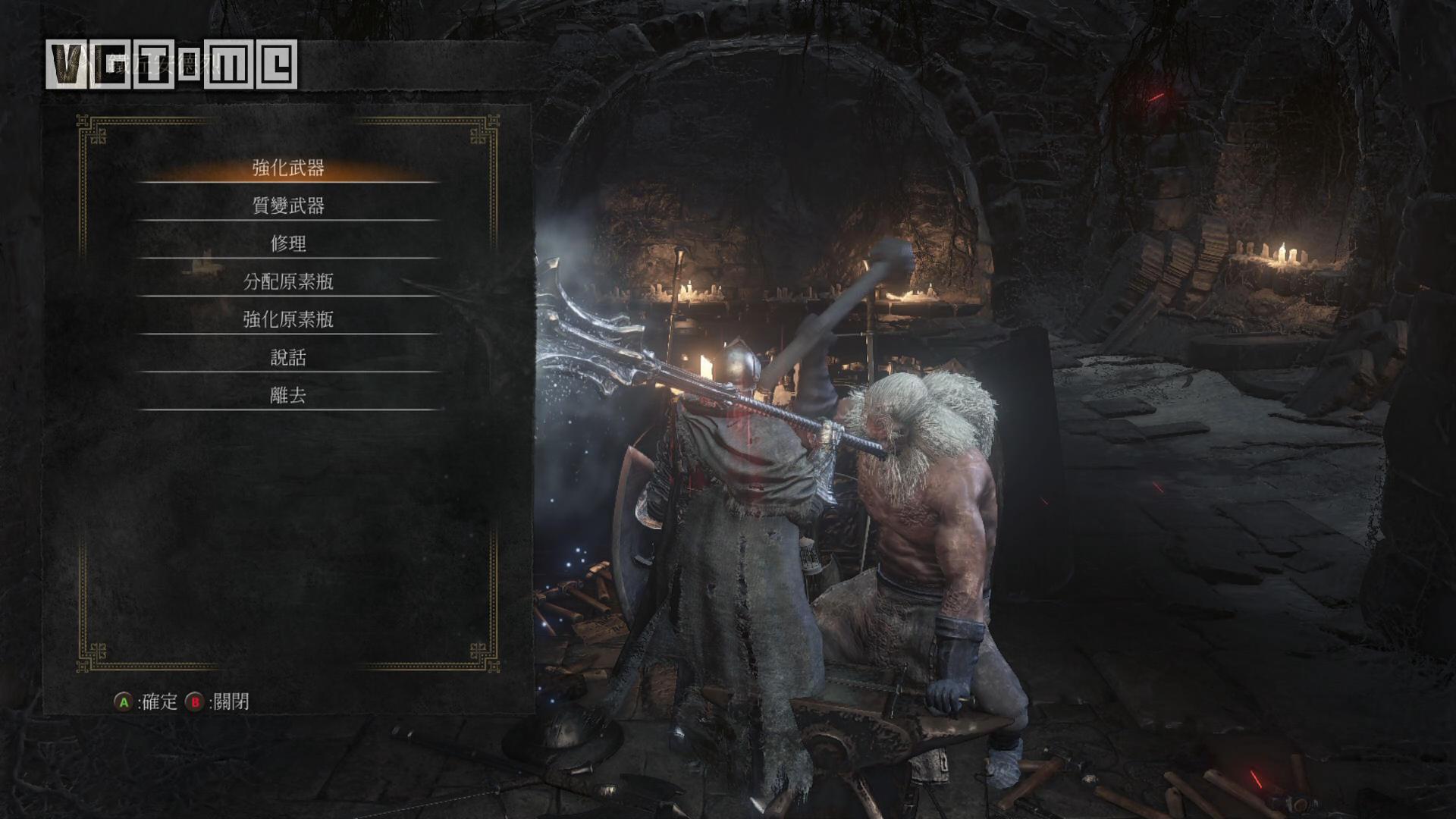Open the 修理 (Repair) option
Image resolution: width=1456 pixels, height=819 pixels.
[x=288, y=243]
